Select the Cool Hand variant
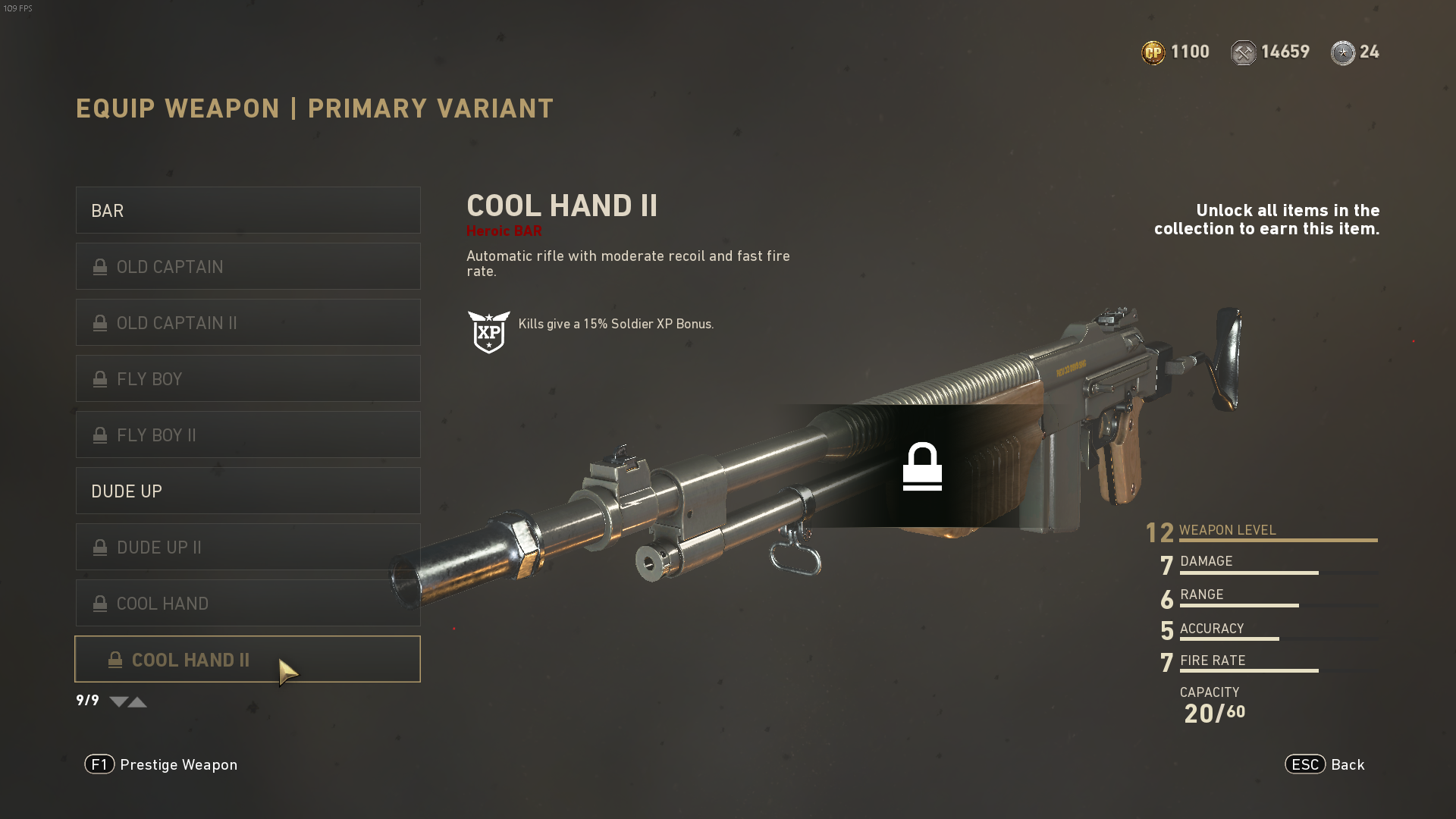Screen dimensions: 1456x819 click(248, 603)
